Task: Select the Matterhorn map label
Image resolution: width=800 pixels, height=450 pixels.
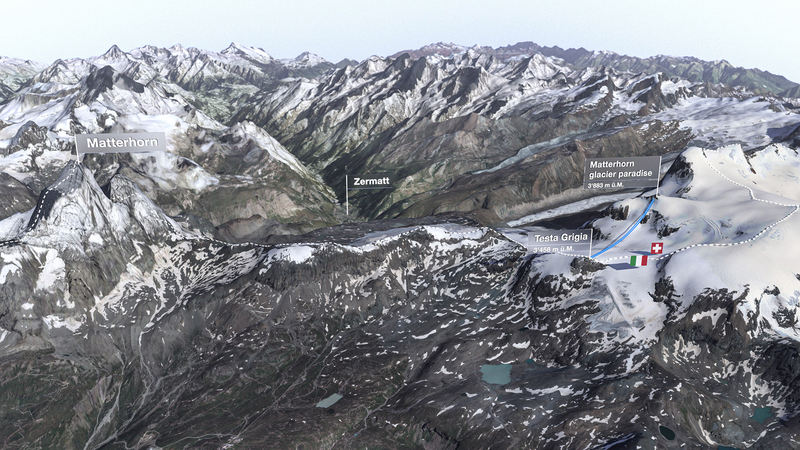Action: [120, 143]
